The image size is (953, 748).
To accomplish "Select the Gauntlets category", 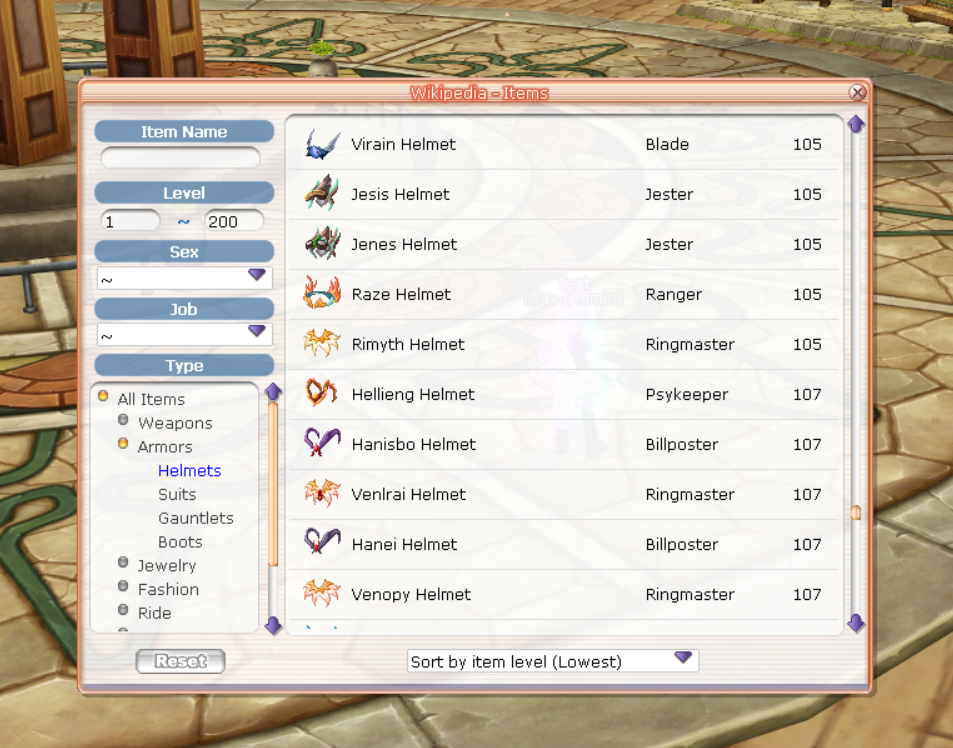I will pyautogui.click(x=196, y=518).
